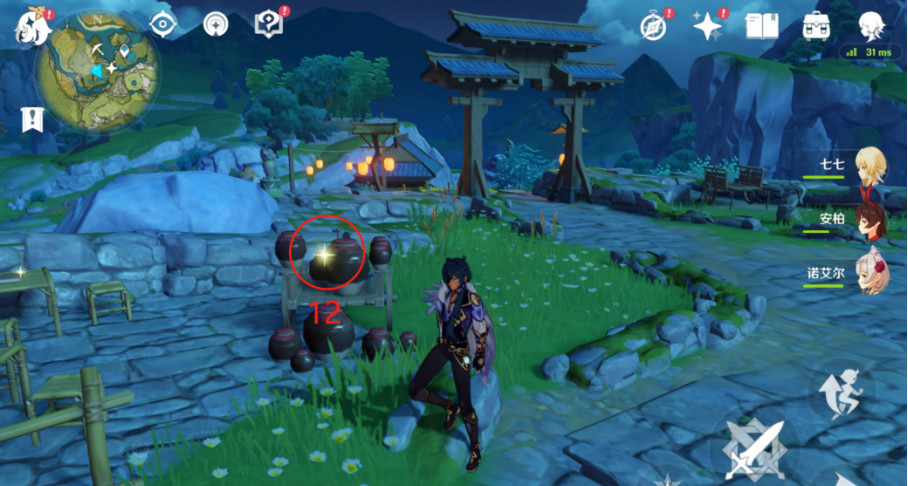908x486 pixels.
Task: Open the backpack inventory
Action: (816, 26)
